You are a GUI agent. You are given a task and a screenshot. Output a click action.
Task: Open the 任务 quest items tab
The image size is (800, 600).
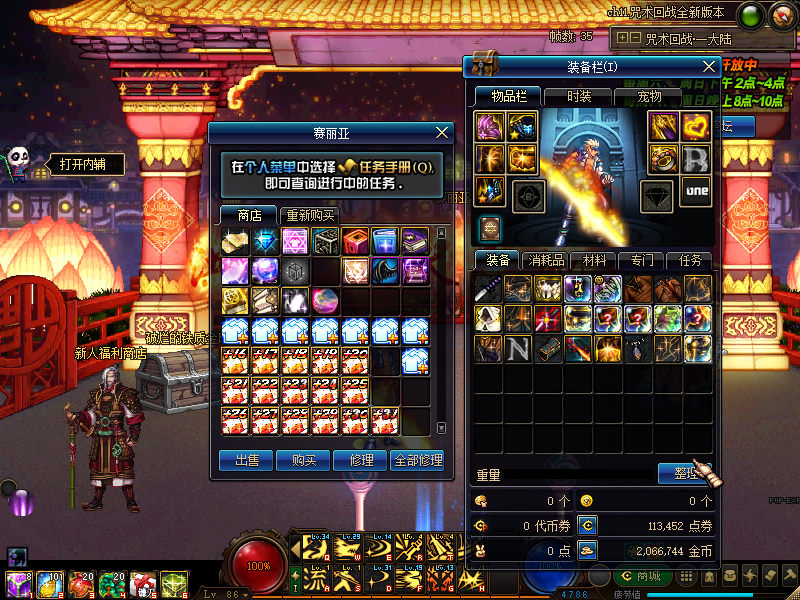690,260
